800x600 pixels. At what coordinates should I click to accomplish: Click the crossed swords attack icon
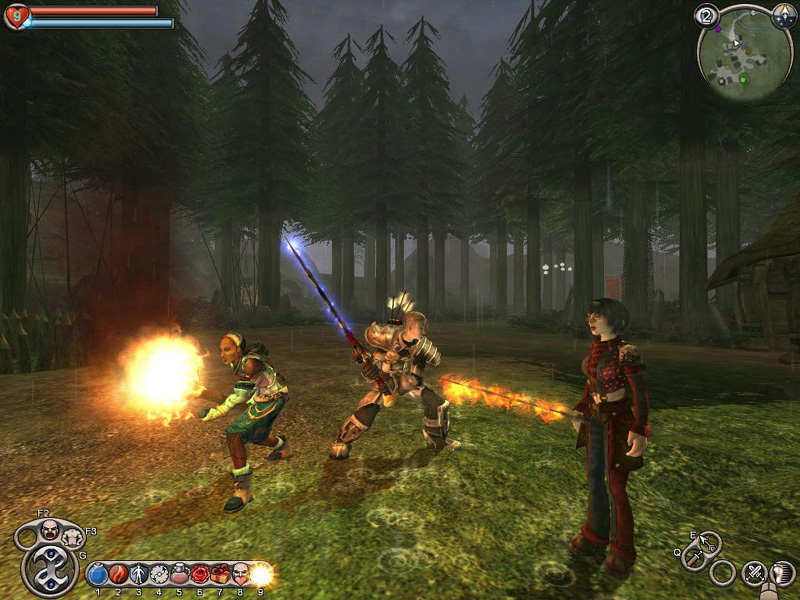753,573
